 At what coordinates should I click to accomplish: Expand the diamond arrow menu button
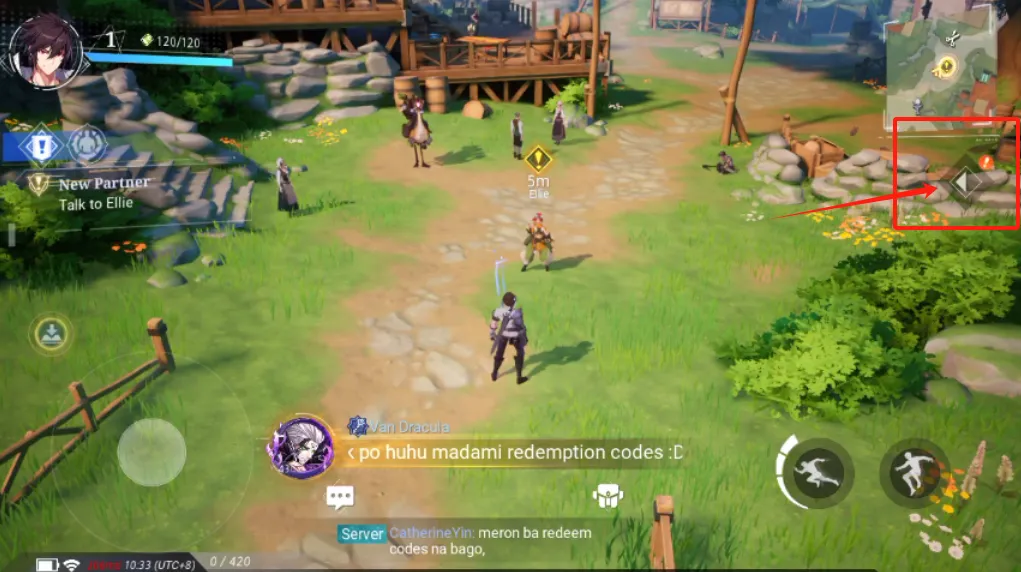pyautogui.click(x=965, y=183)
